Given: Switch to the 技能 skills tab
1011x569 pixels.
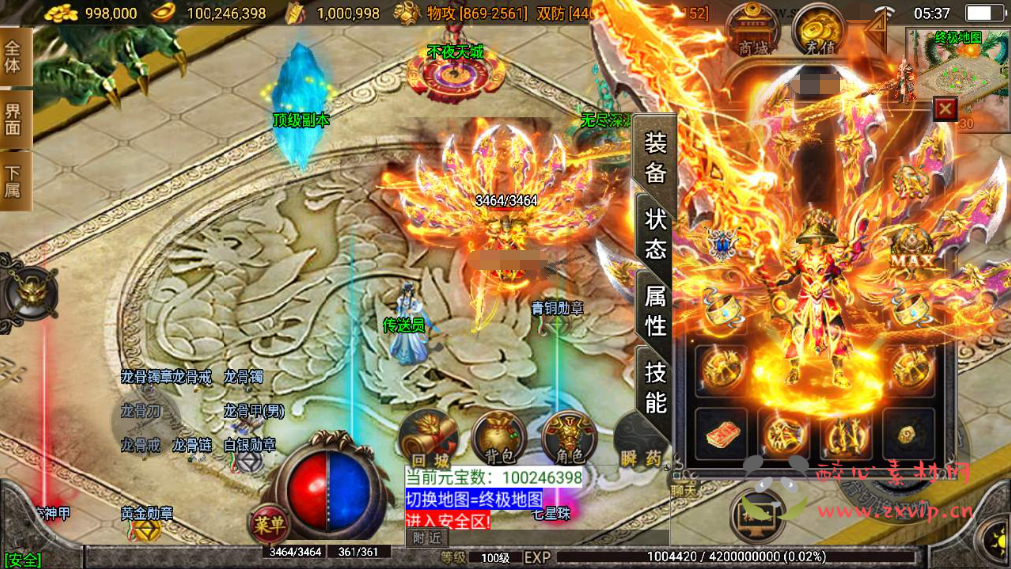Looking at the screenshot, I should (x=655, y=388).
